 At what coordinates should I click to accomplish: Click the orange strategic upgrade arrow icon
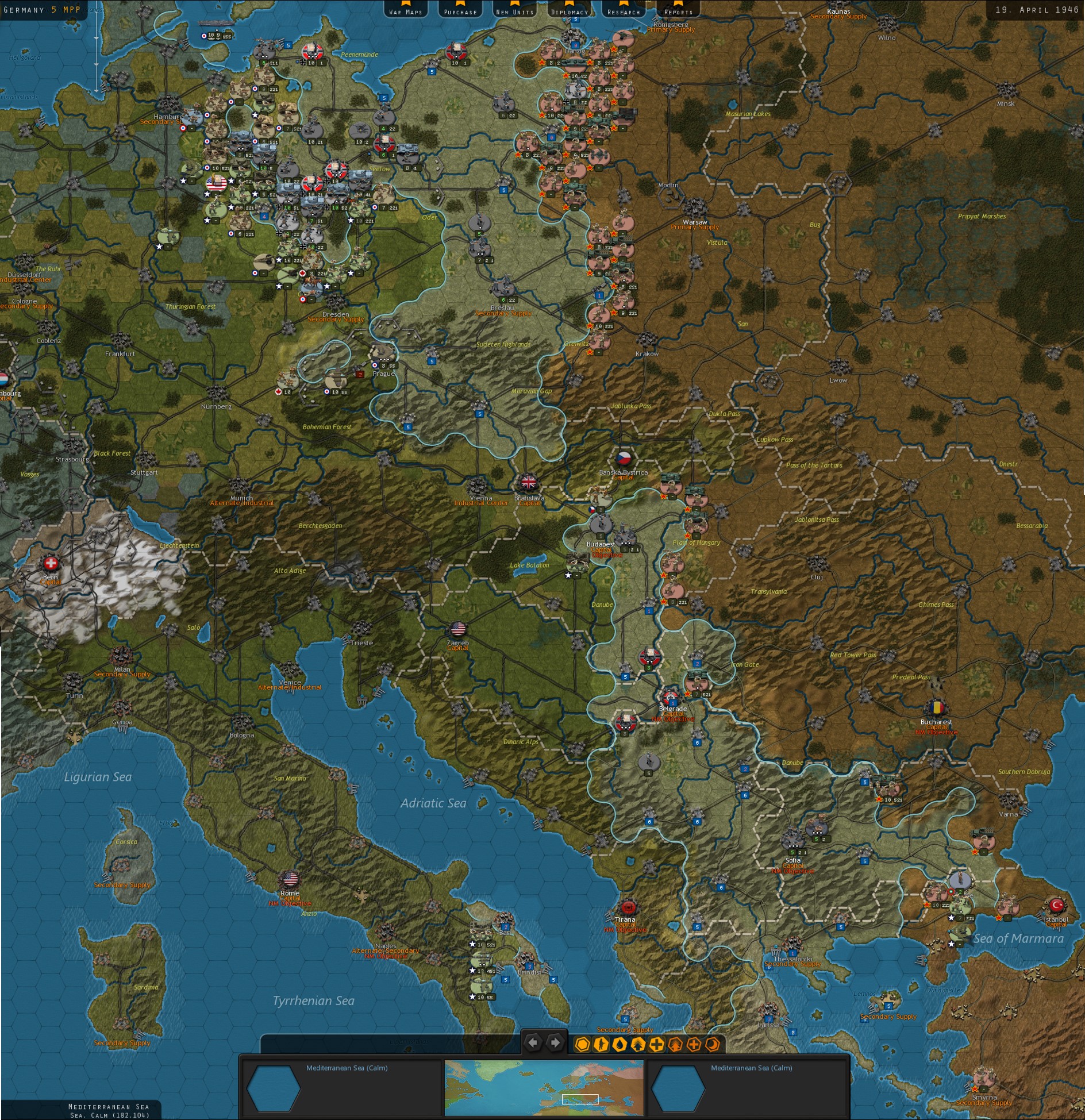coord(675,1044)
